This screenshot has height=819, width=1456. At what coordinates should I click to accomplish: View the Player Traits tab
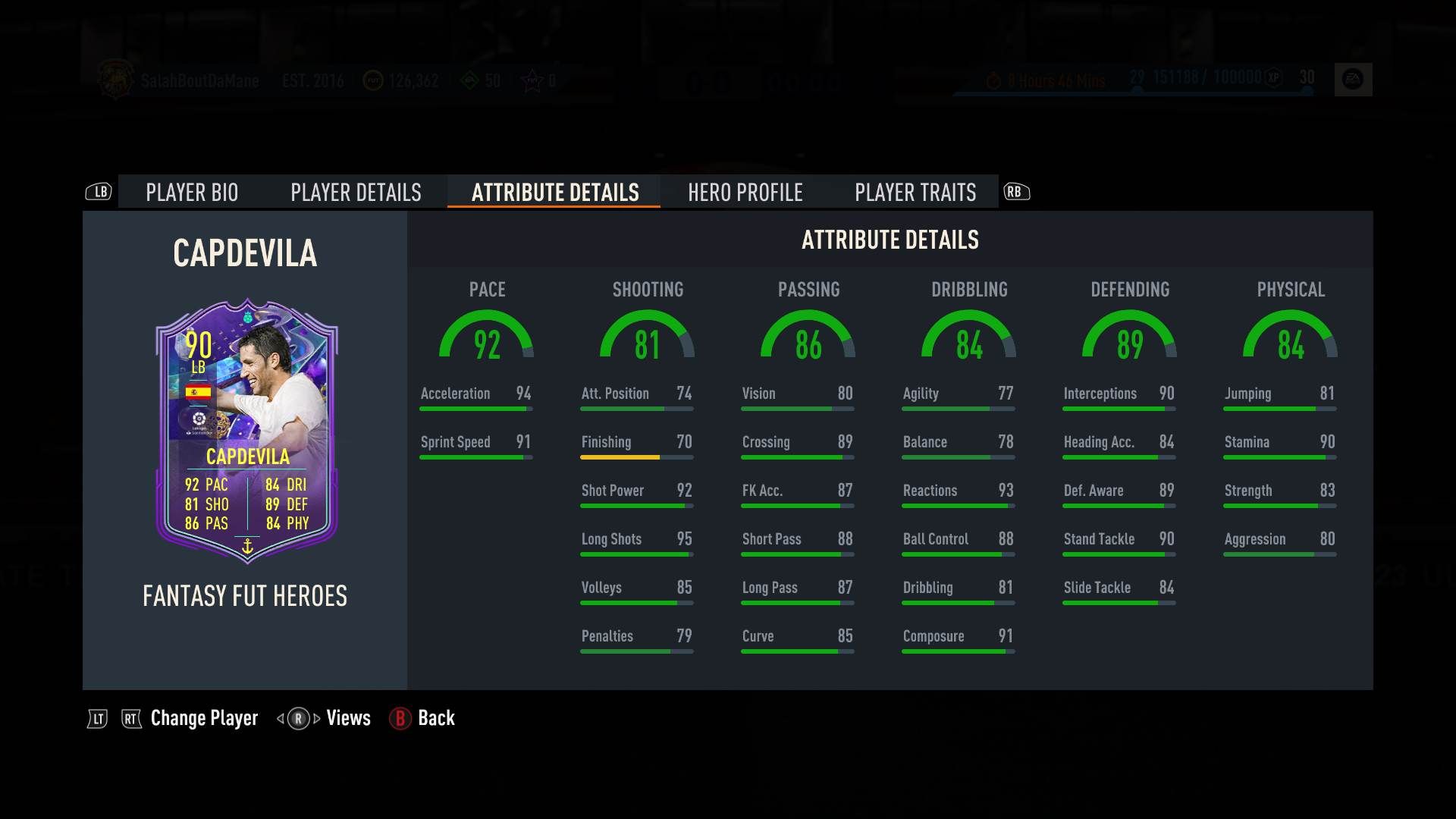click(915, 193)
